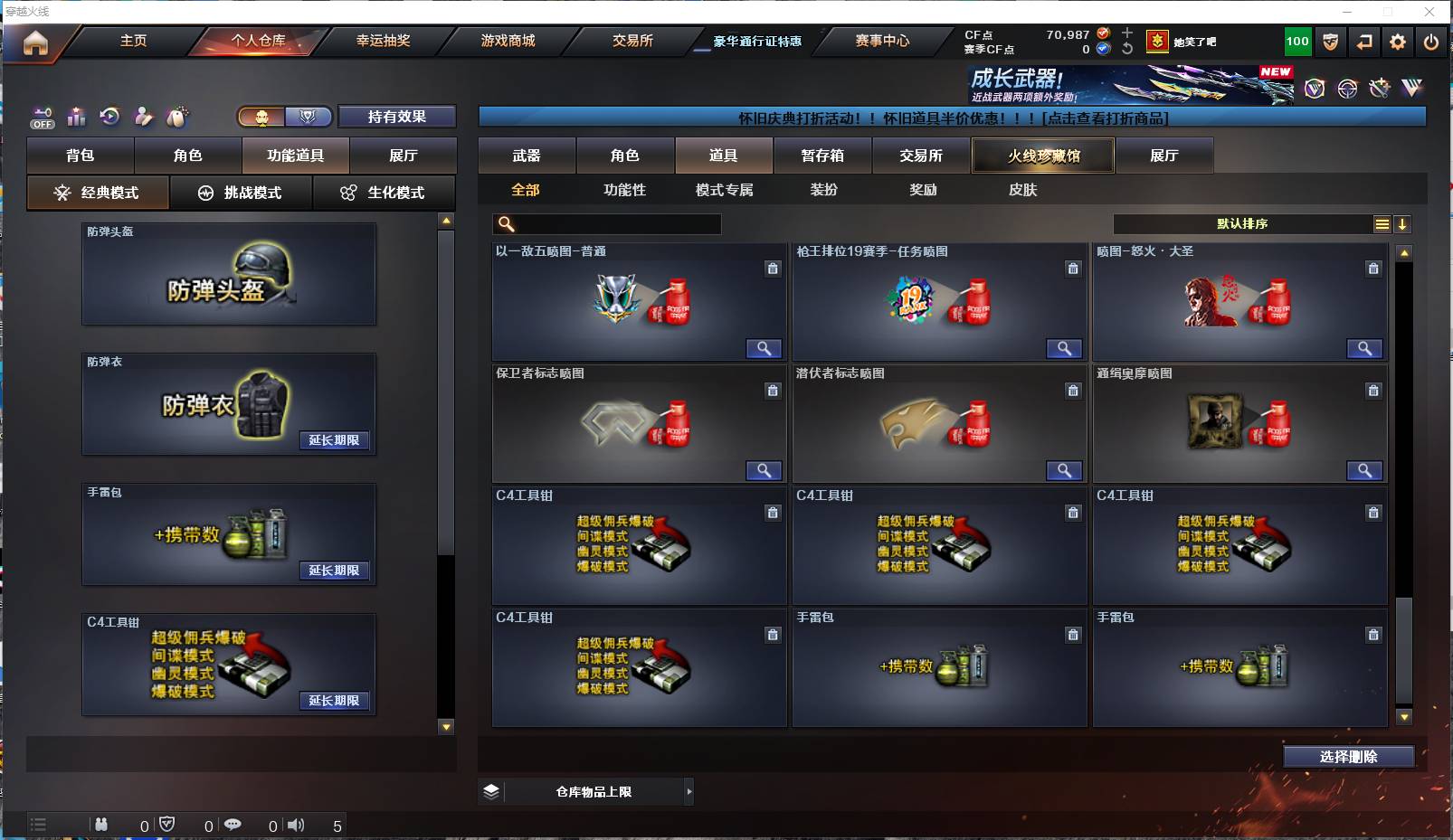The height and width of the screenshot is (840, 1453).
Task: Open the pet icon in the left toolbar
Action: [x=177, y=117]
